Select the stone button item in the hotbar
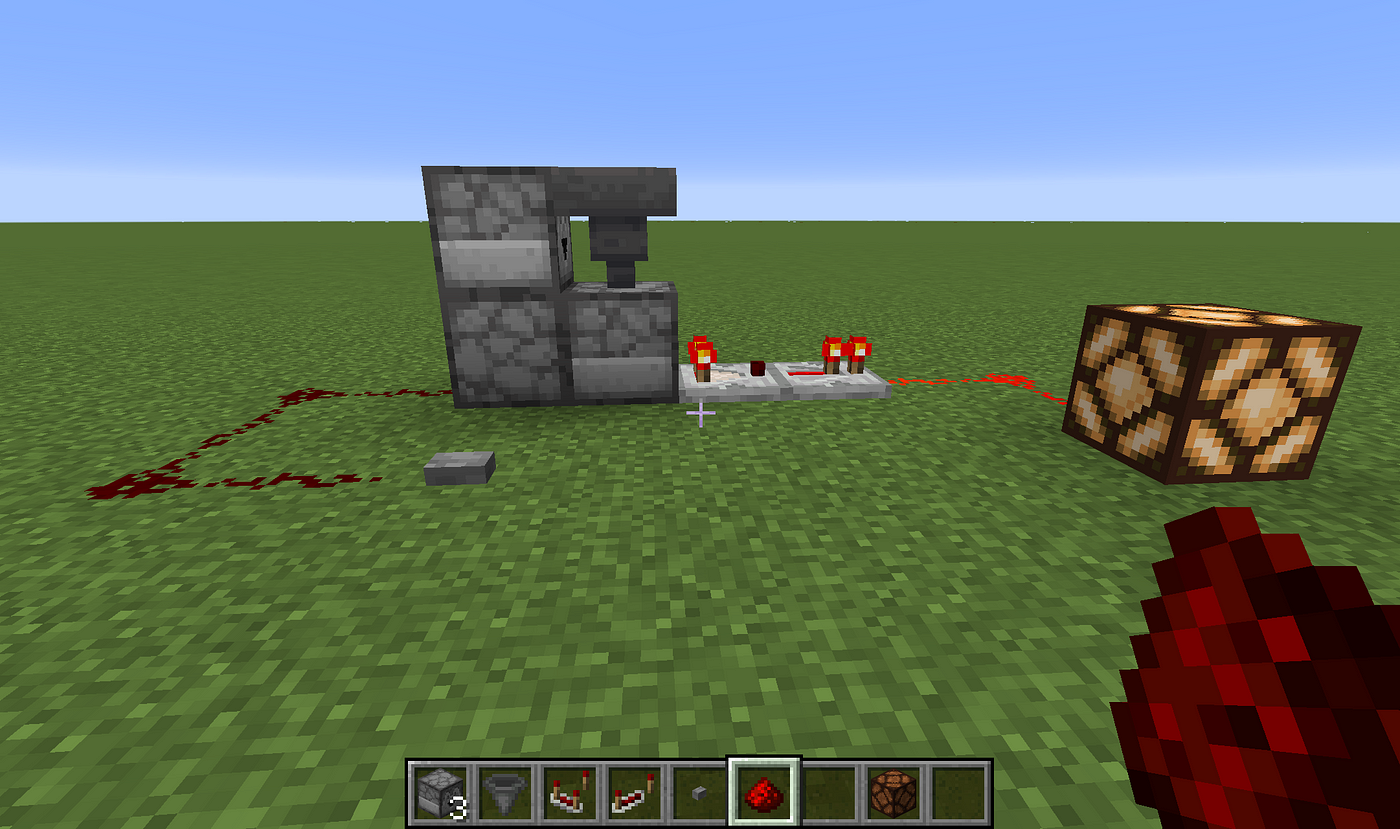 coord(700,792)
